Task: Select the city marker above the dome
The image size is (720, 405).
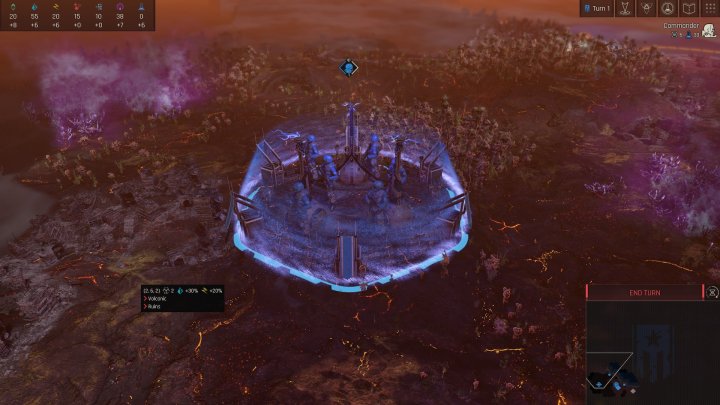Action: (348, 68)
